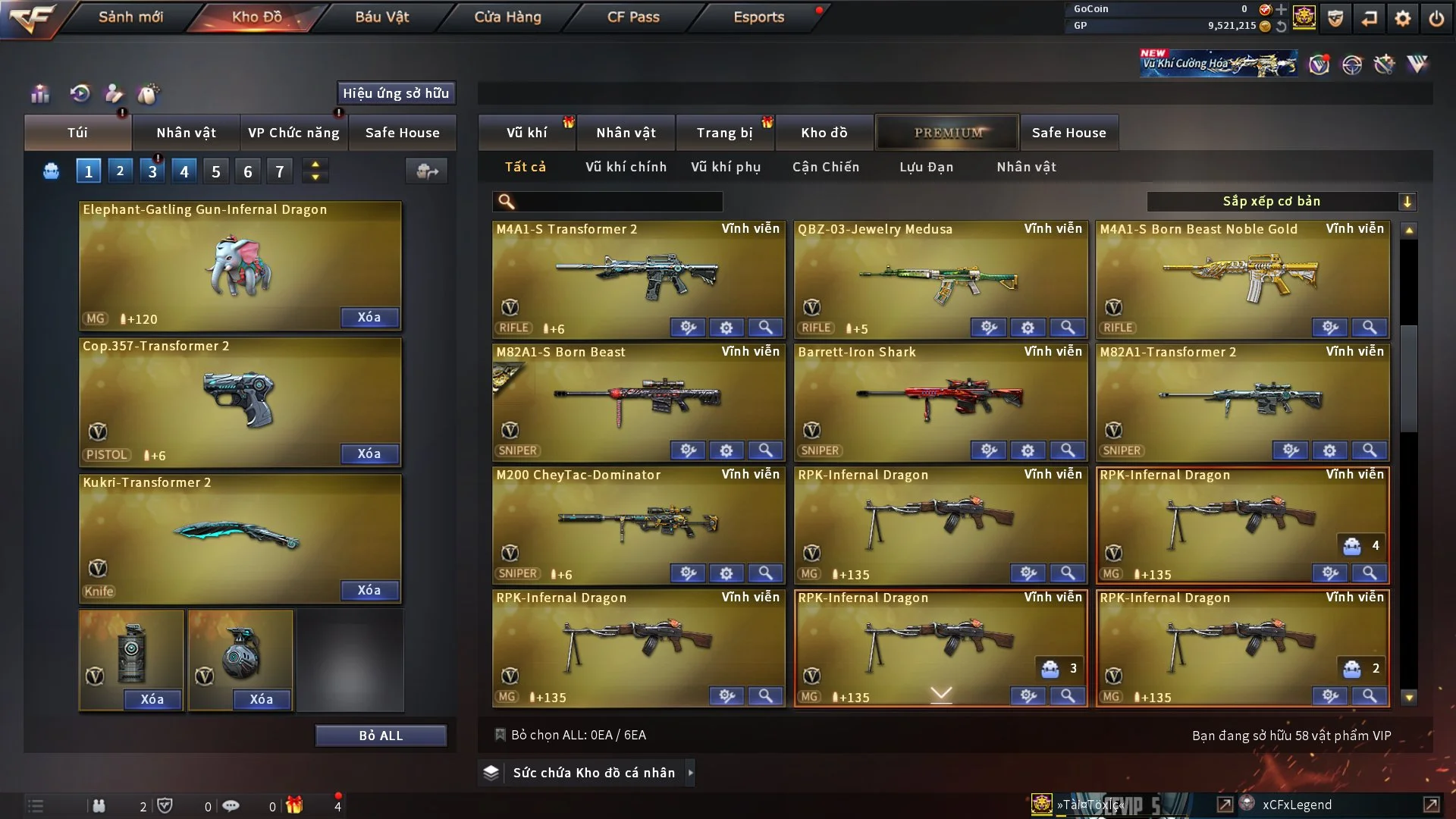1456x819 pixels.
Task: Show the Cận Chiến category
Action: coord(826,167)
